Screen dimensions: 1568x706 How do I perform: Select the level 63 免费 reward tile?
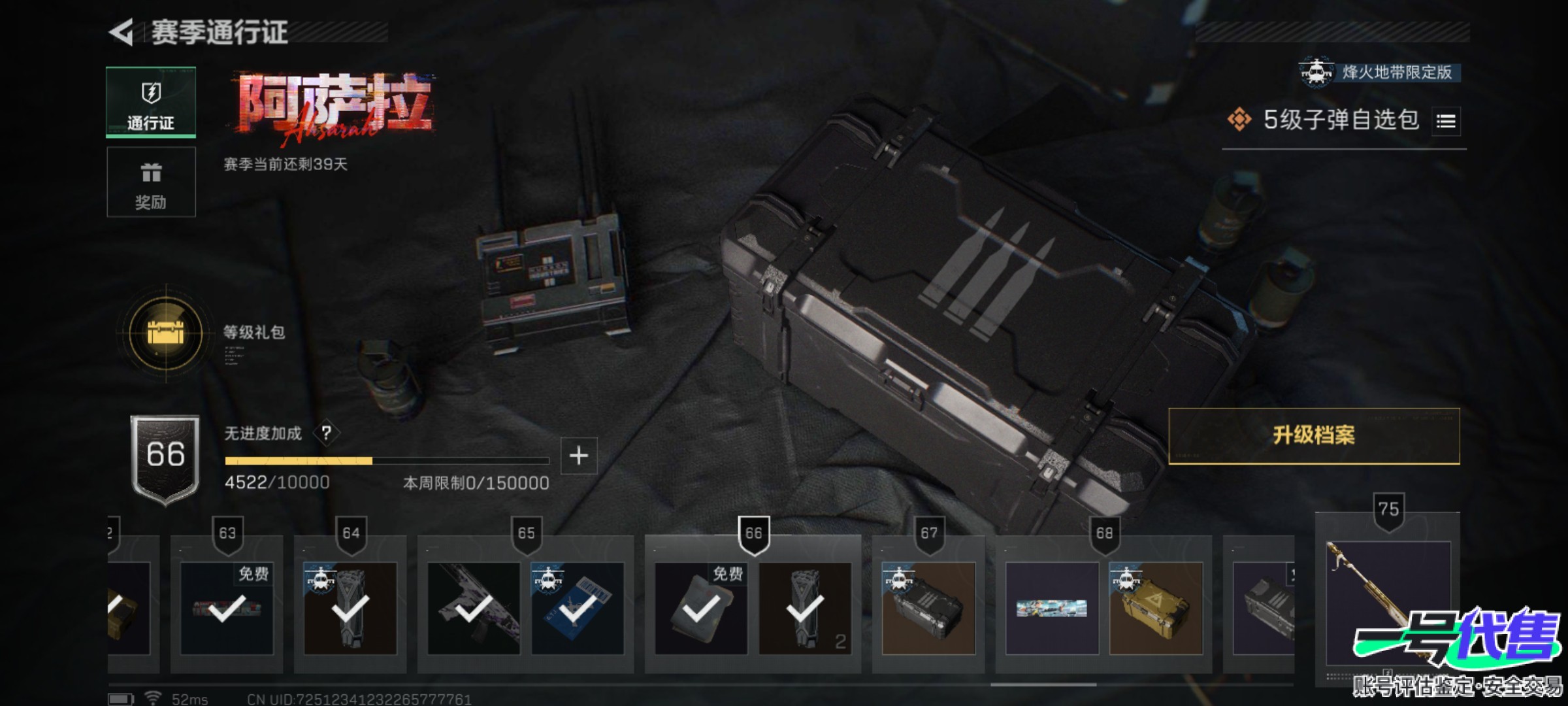(227, 608)
